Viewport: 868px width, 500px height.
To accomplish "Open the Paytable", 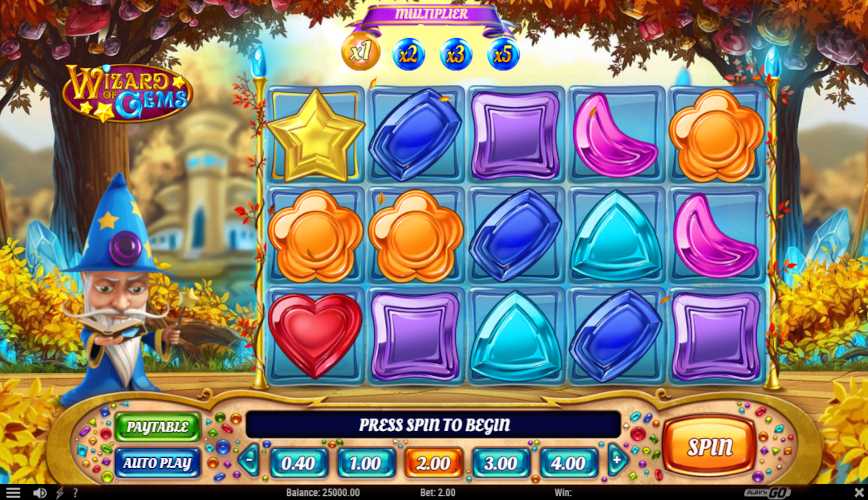I will coord(157,427).
